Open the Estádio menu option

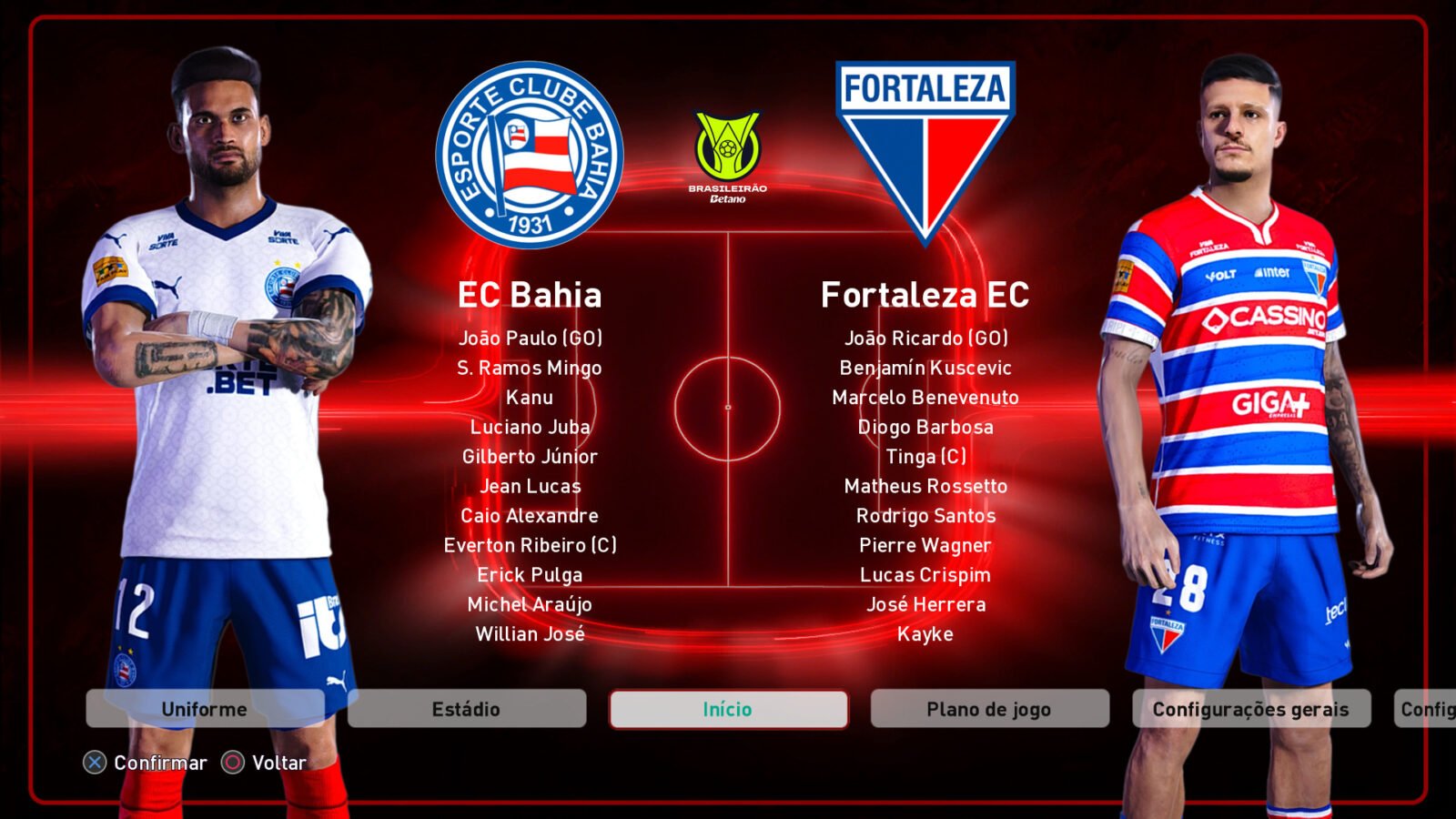(465, 709)
